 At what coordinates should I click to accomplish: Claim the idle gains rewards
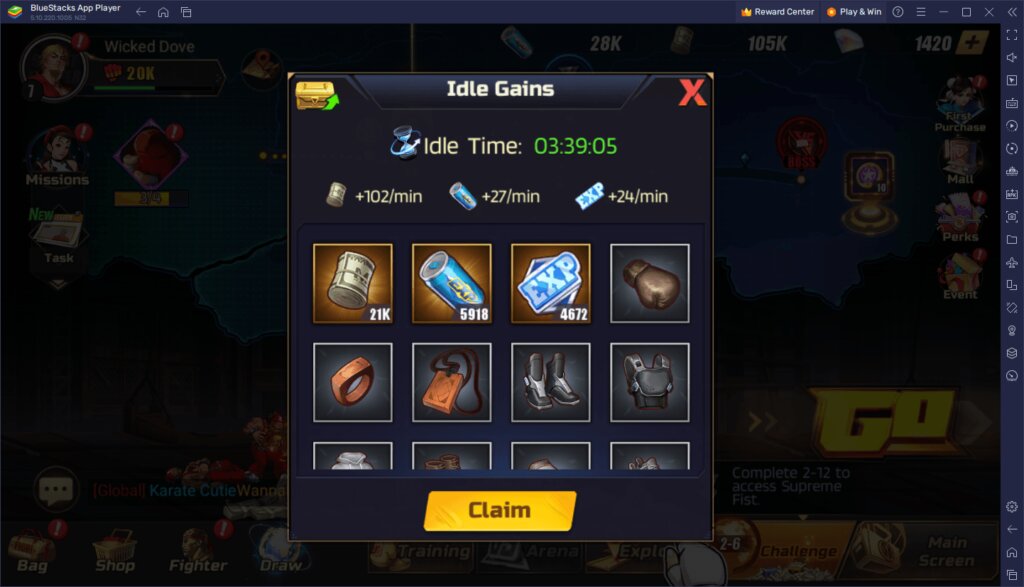[500, 510]
